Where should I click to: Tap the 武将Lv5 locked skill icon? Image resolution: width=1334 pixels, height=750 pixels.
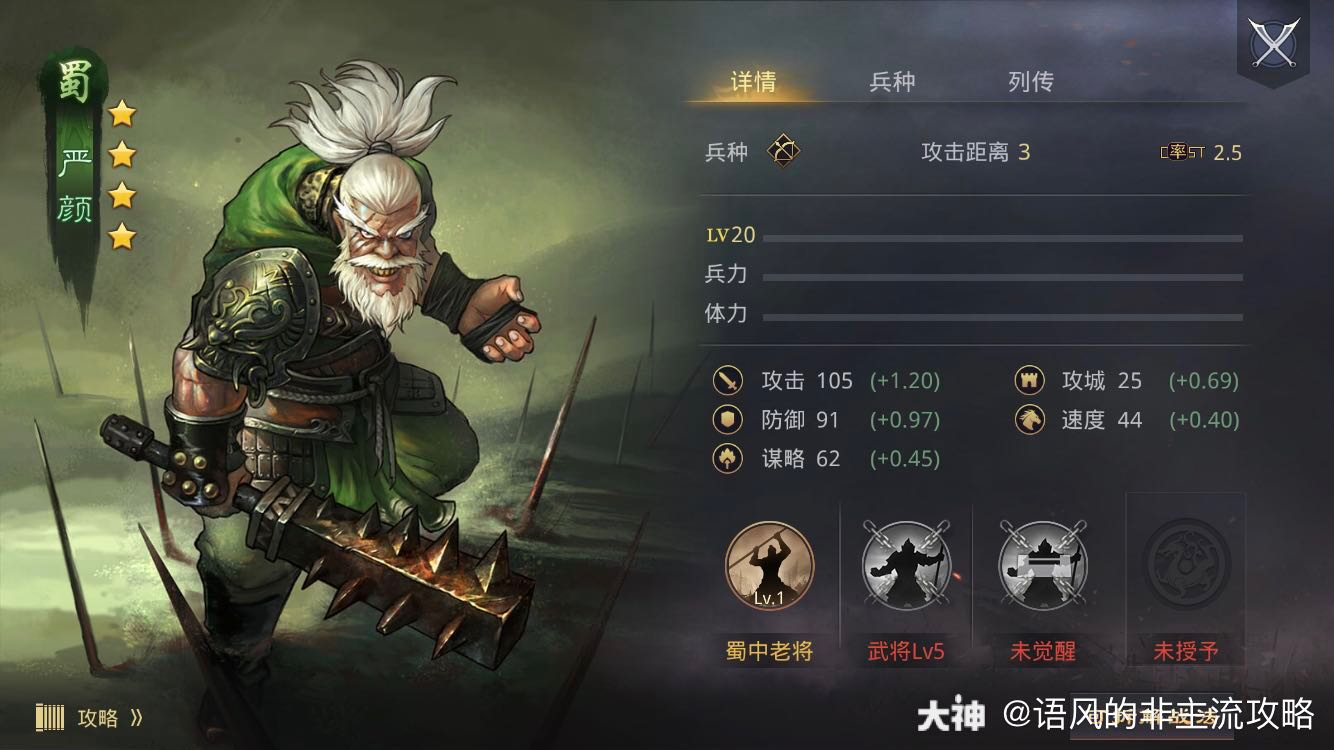906,566
